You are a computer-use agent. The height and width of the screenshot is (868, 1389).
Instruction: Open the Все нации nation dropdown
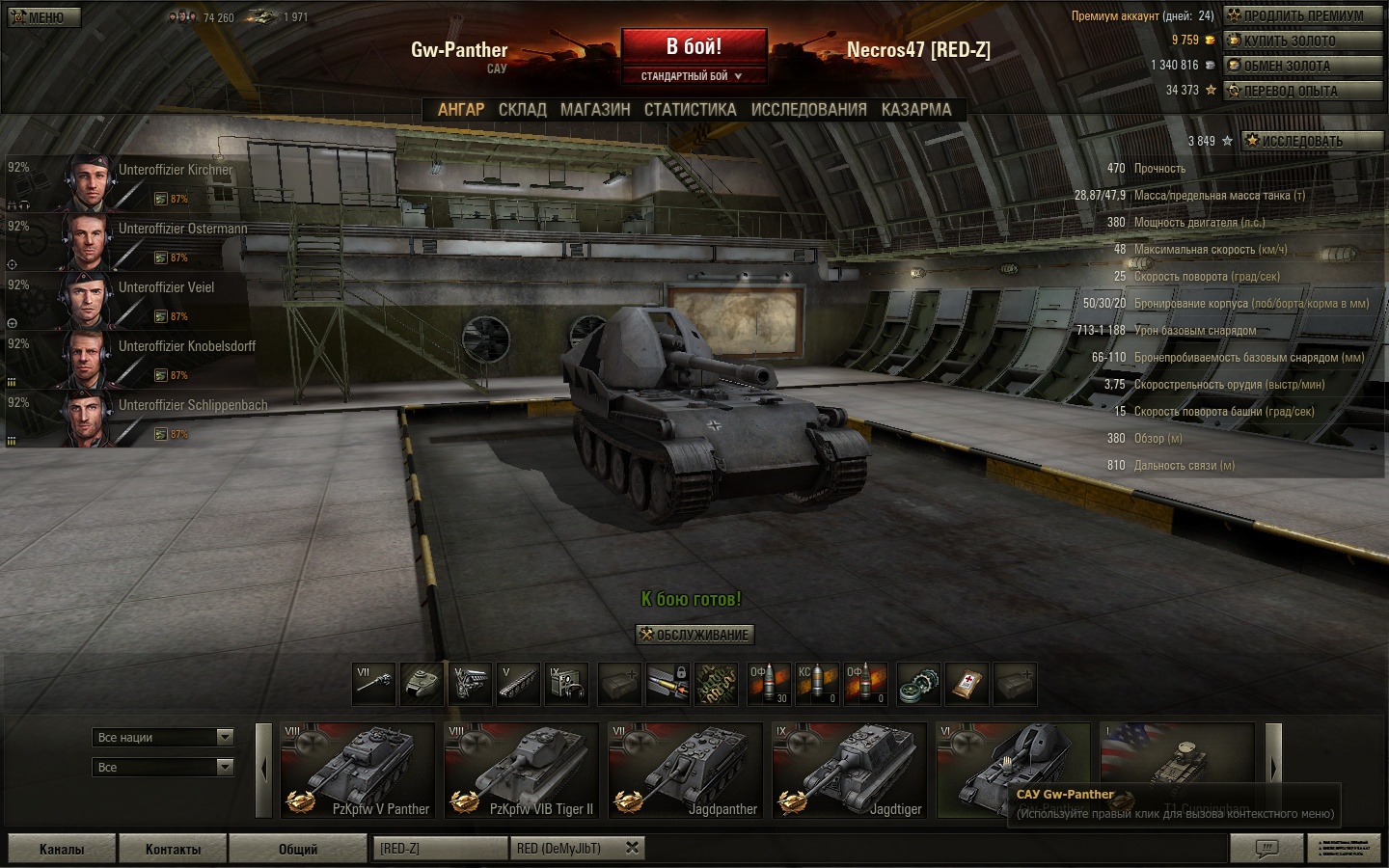(164, 737)
